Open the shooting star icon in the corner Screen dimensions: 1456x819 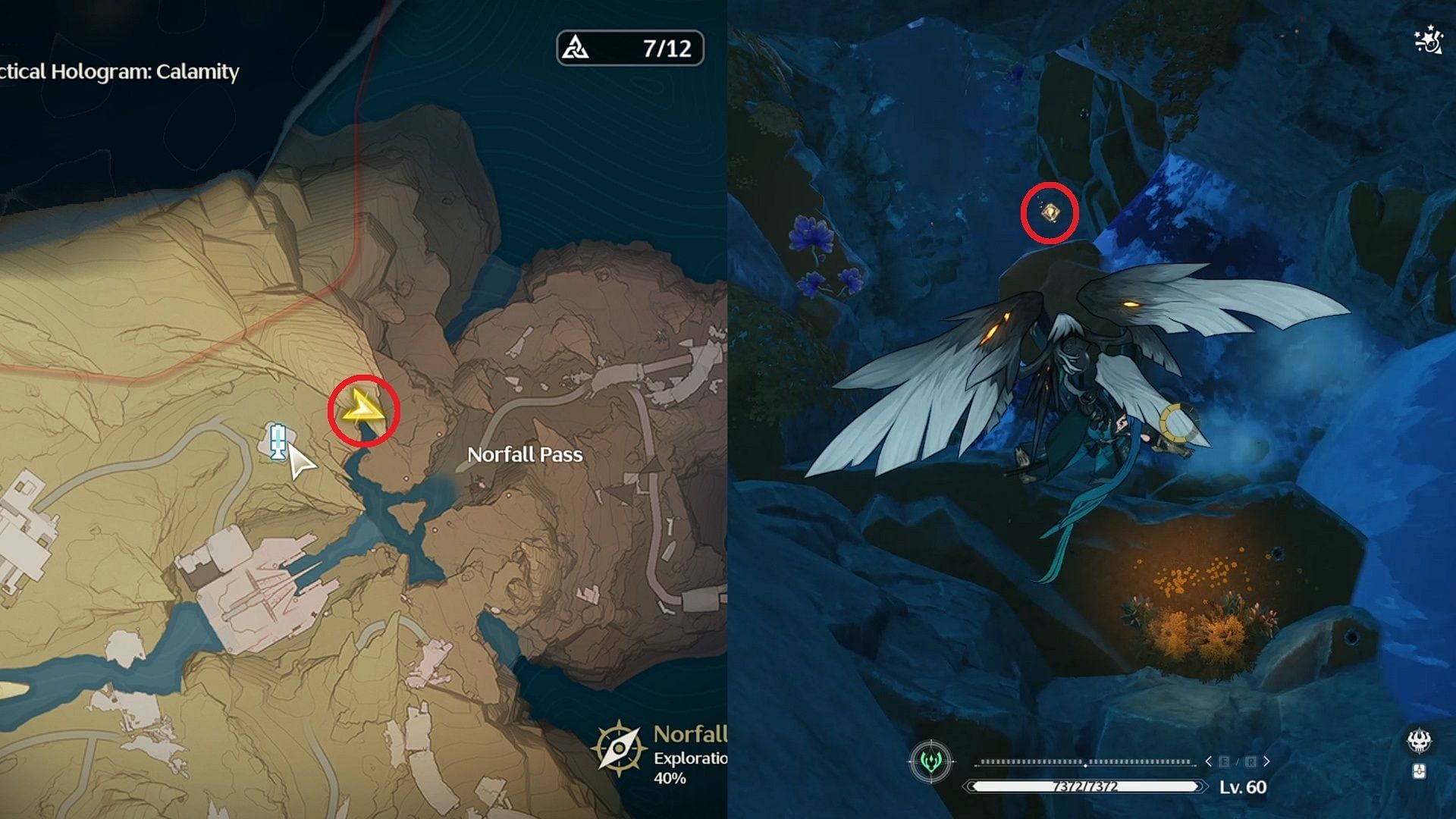[1428, 40]
